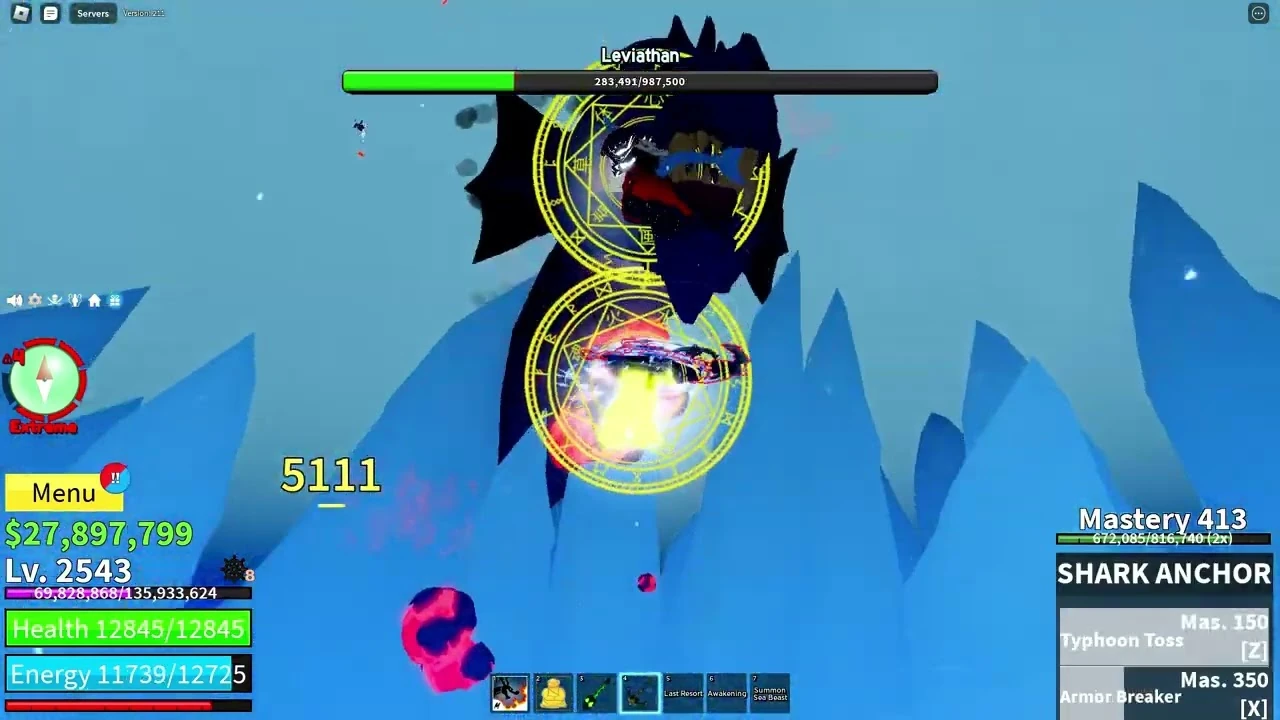Open the settings gear icon
Screen dimensions: 1280x720
(34, 300)
